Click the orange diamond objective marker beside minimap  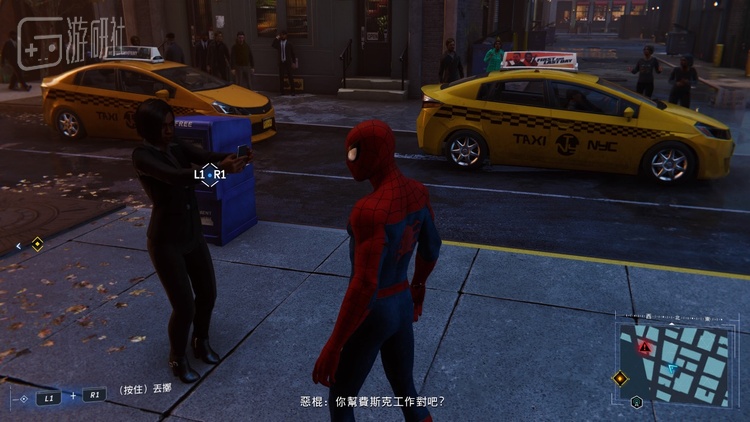620,378
